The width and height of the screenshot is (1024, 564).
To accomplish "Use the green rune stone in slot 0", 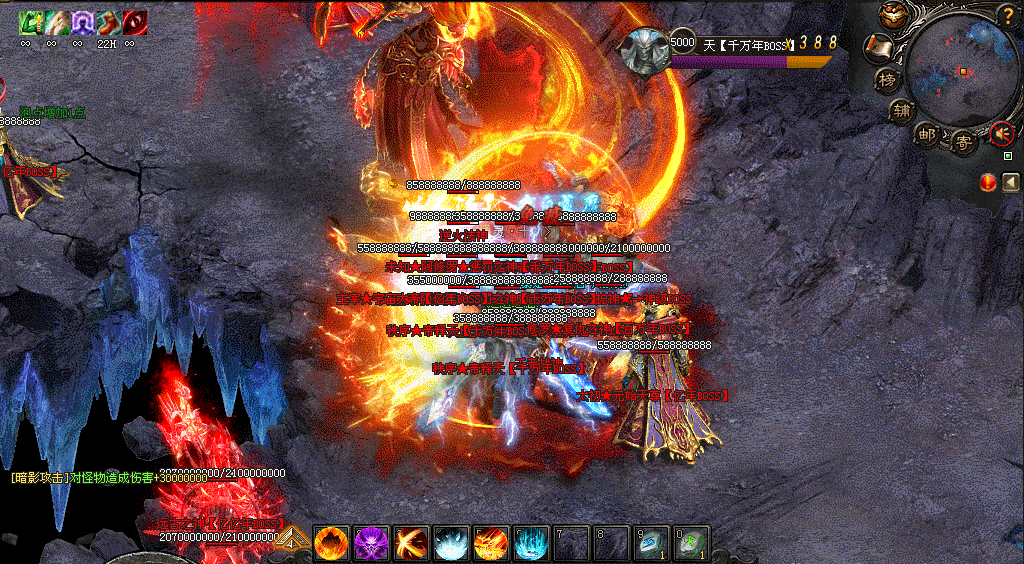I will coord(690,543).
